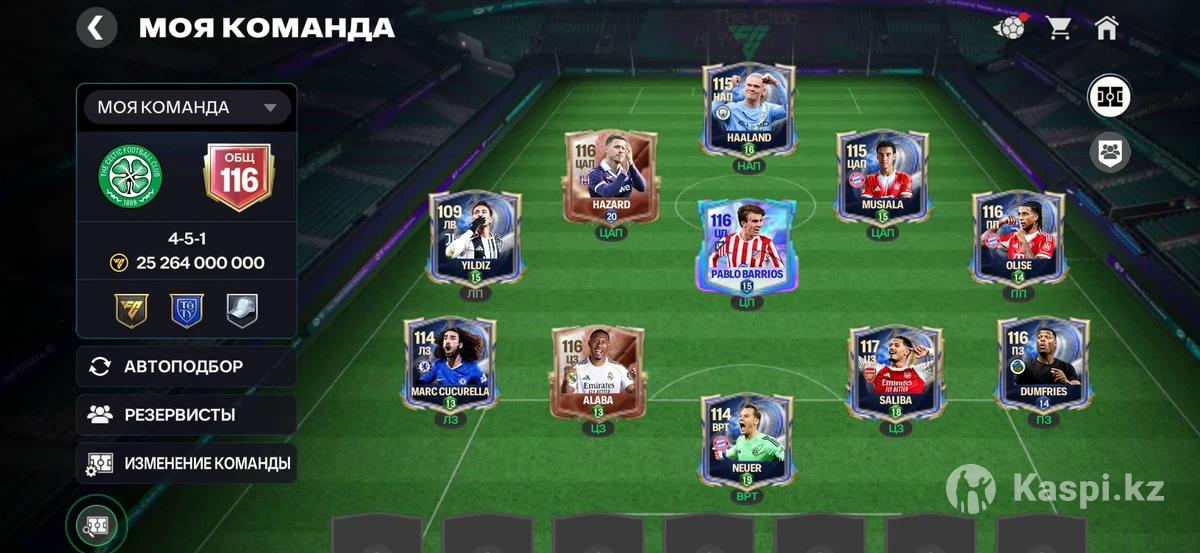Screen dimensions: 1200x553
Task: Select the Haaland striker card
Action: [x=748, y=109]
